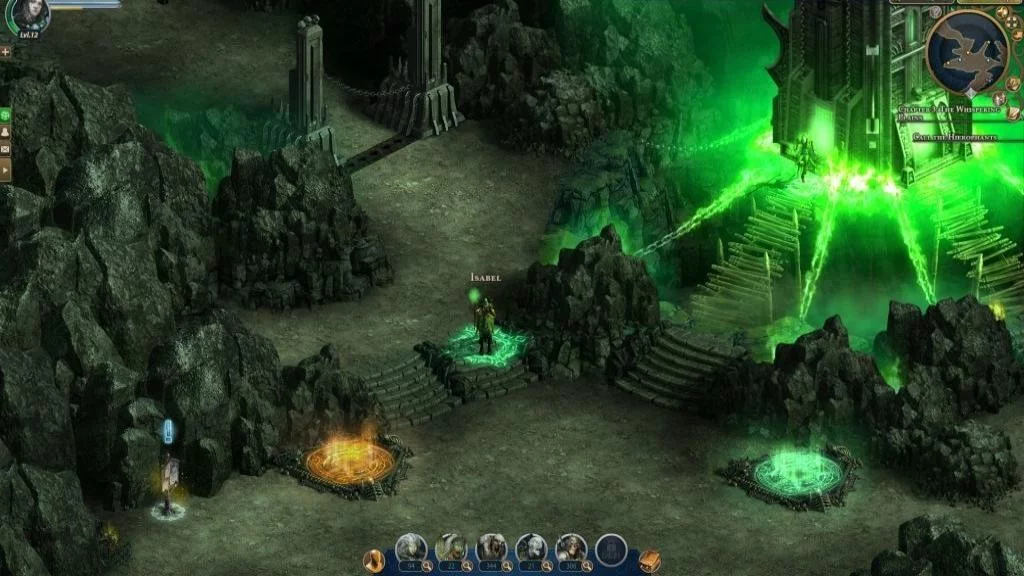The width and height of the screenshot is (1024, 576).
Task: Open Isabel's hero portrait
Action: 31,14
